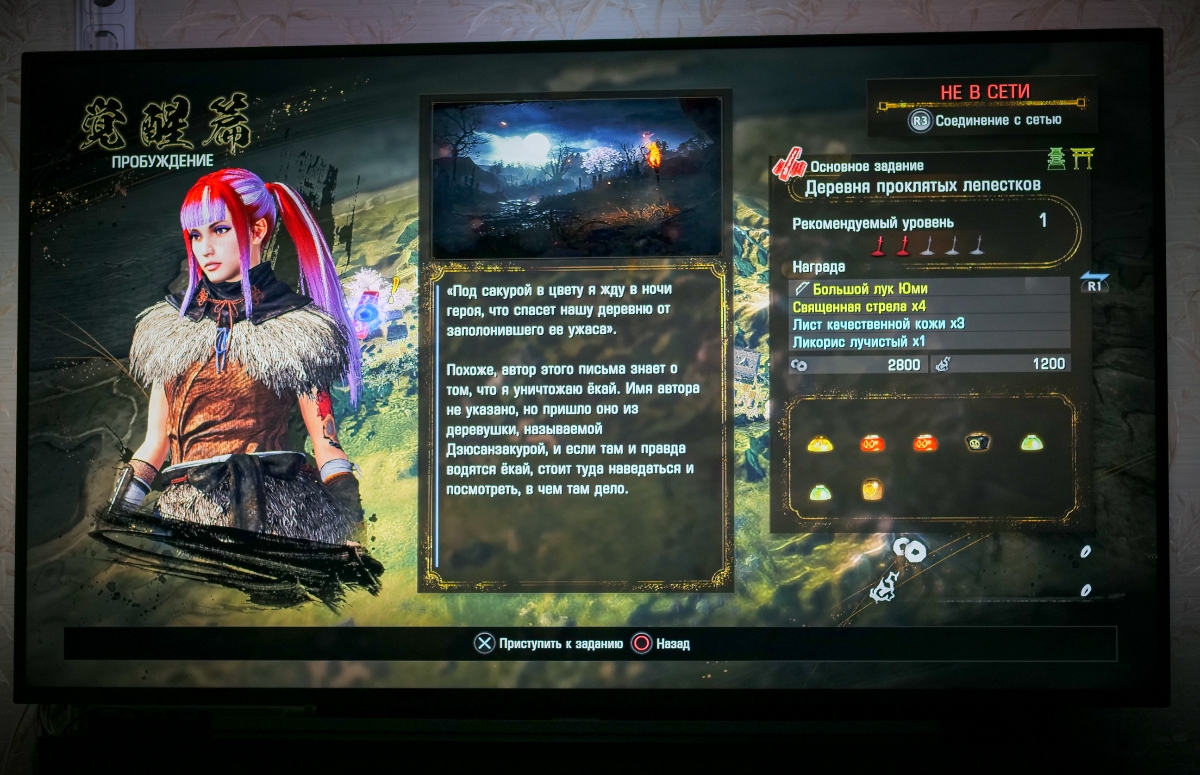Choose the Лист качественной кожи x3 reward

930,323
